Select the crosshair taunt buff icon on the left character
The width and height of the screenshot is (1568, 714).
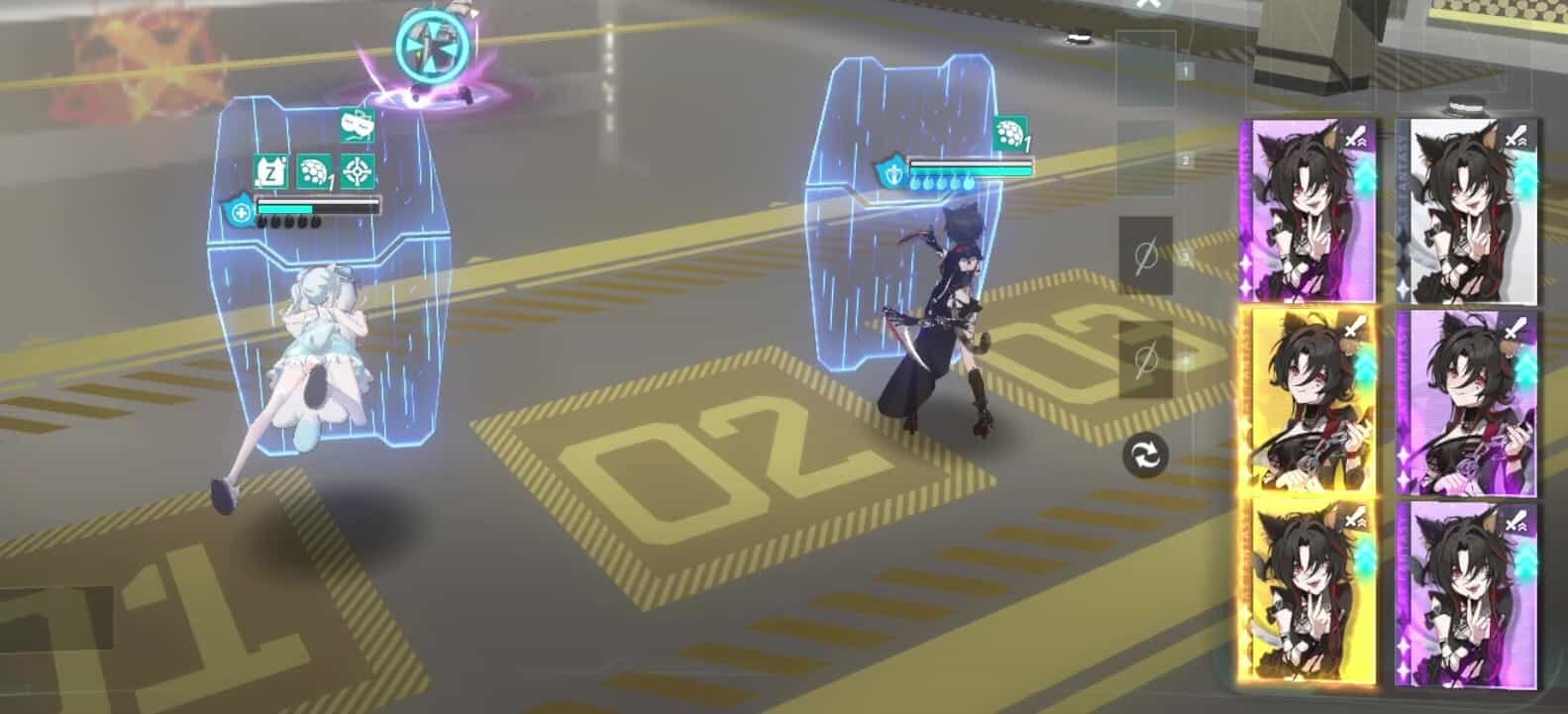(x=357, y=172)
